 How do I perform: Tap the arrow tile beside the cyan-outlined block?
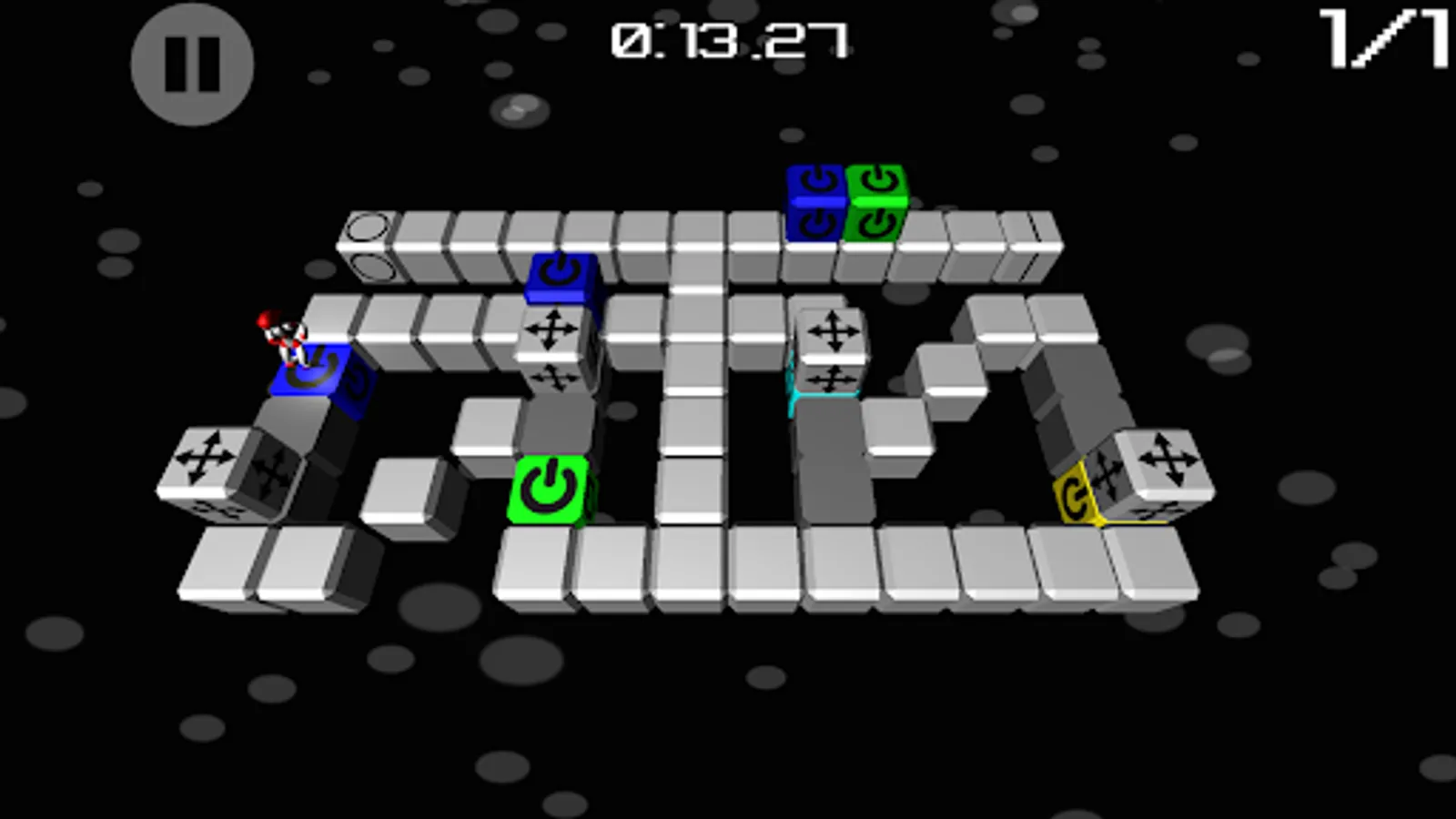click(833, 332)
